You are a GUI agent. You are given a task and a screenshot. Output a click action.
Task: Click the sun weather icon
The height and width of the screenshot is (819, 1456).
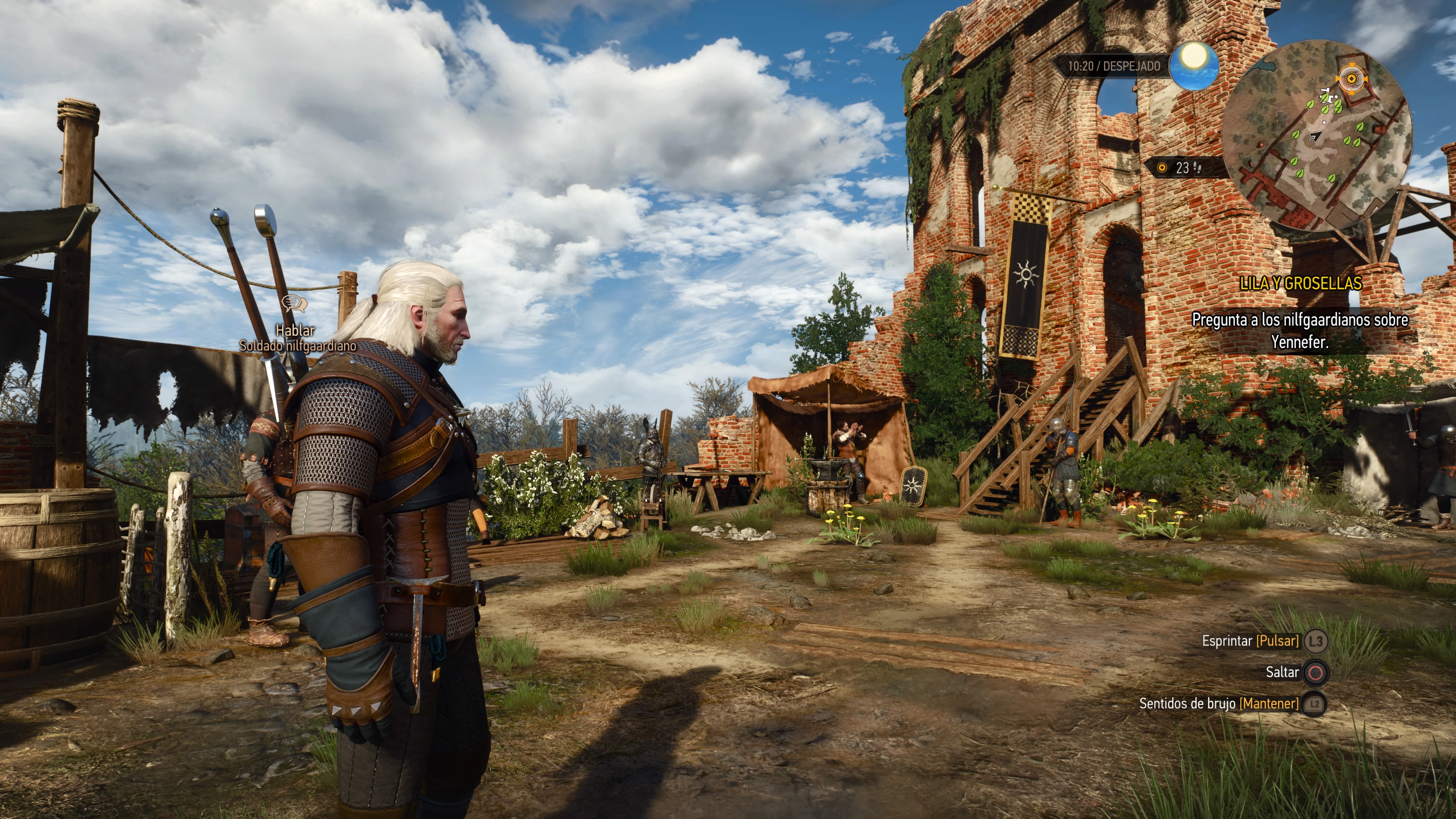pos(1193,66)
